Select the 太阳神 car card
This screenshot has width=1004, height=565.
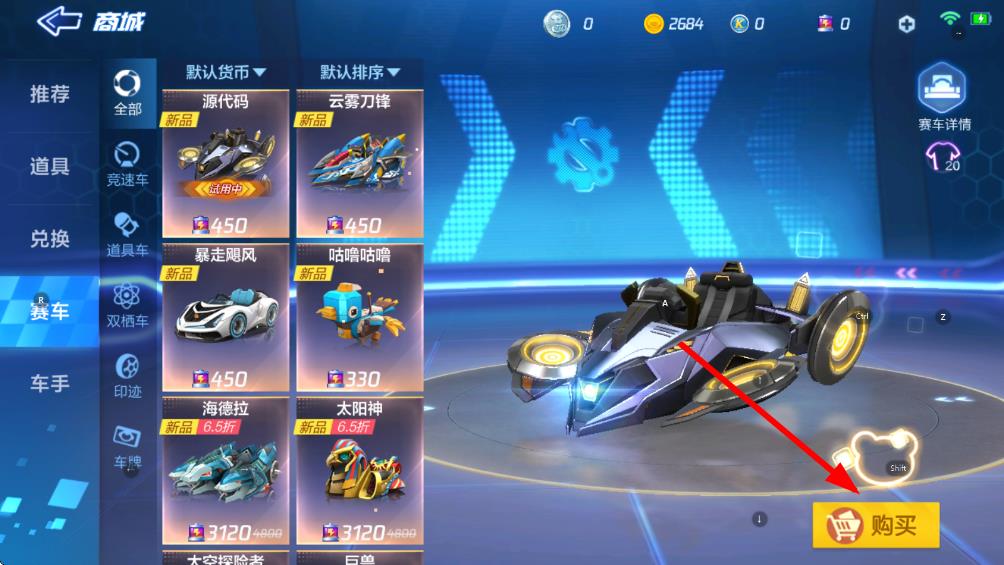point(360,472)
